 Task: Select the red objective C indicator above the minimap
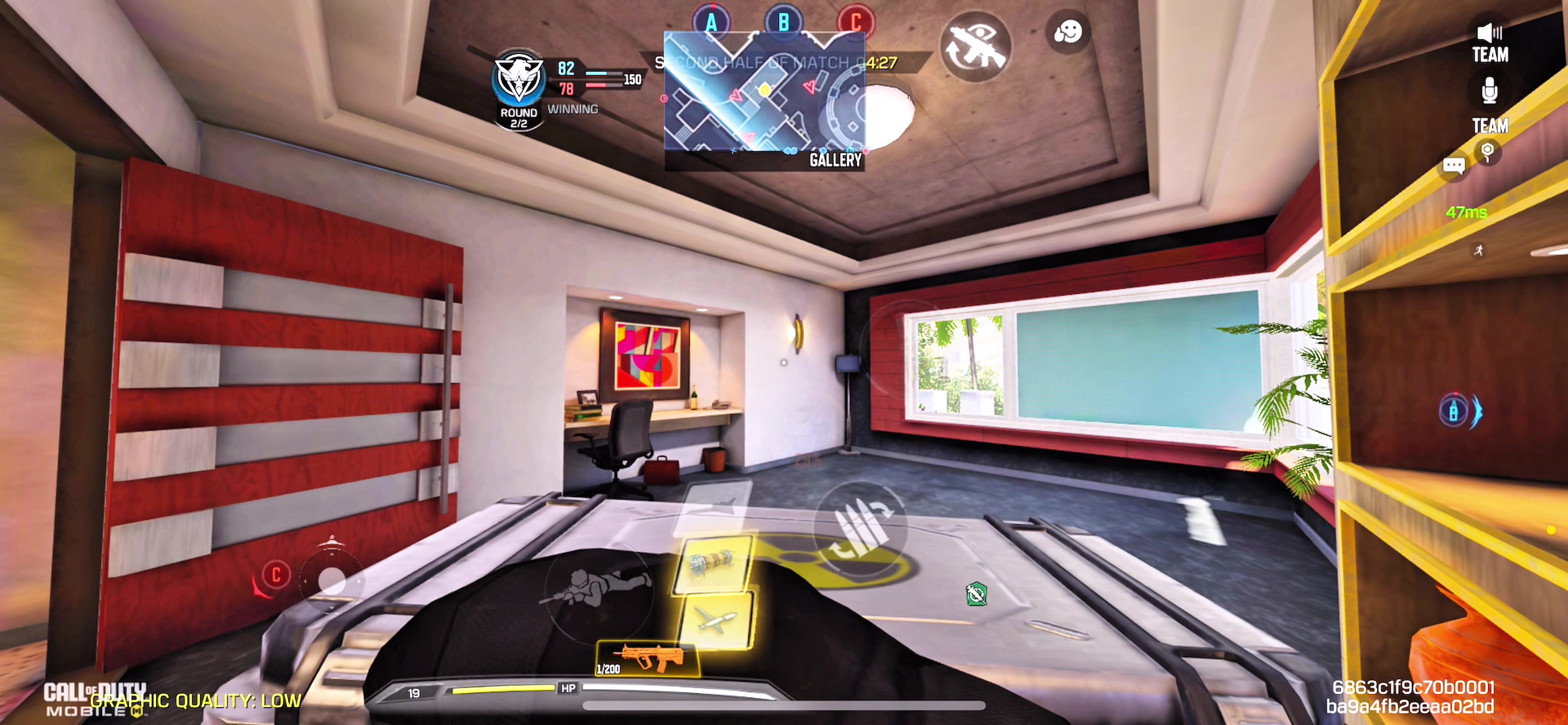pyautogui.click(x=856, y=22)
